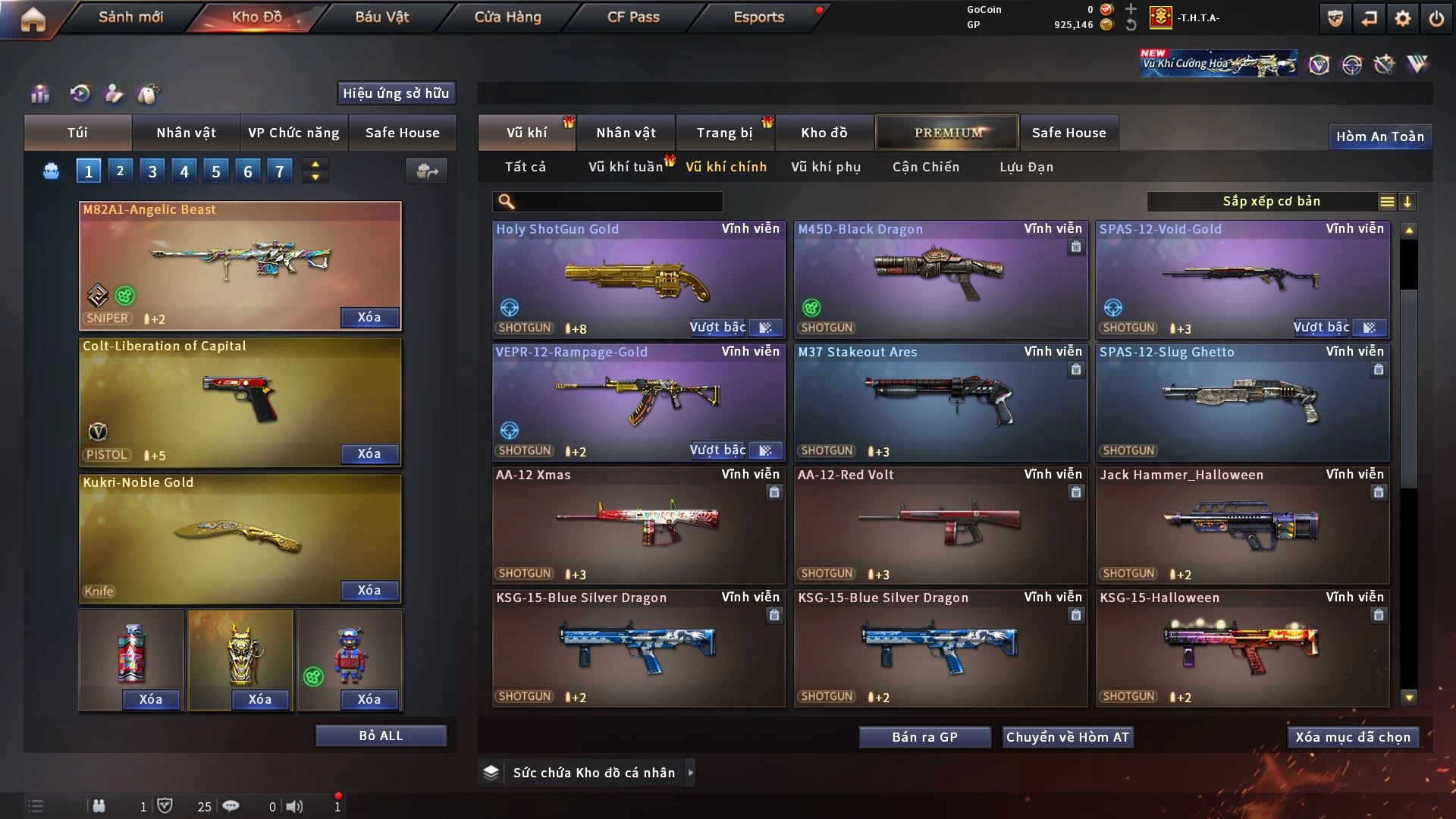Image resolution: width=1456 pixels, height=819 pixels.
Task: Filter by Vũ khí phụ weapons
Action: [826, 167]
